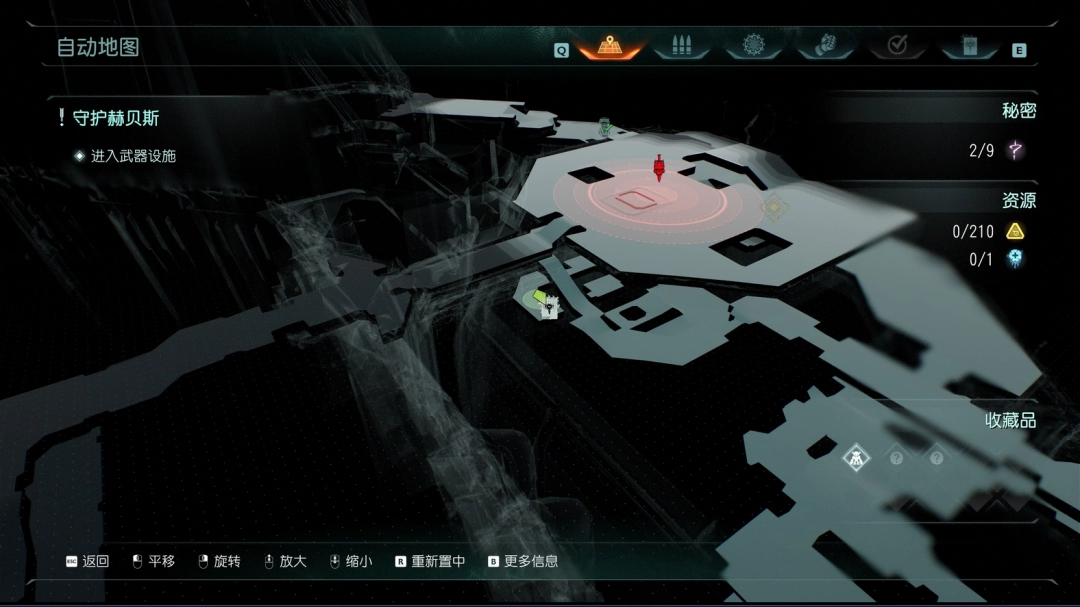Viewport: 1080px width, 607px height.
Task: Open the checkmark challenges tab
Action: coord(897,45)
